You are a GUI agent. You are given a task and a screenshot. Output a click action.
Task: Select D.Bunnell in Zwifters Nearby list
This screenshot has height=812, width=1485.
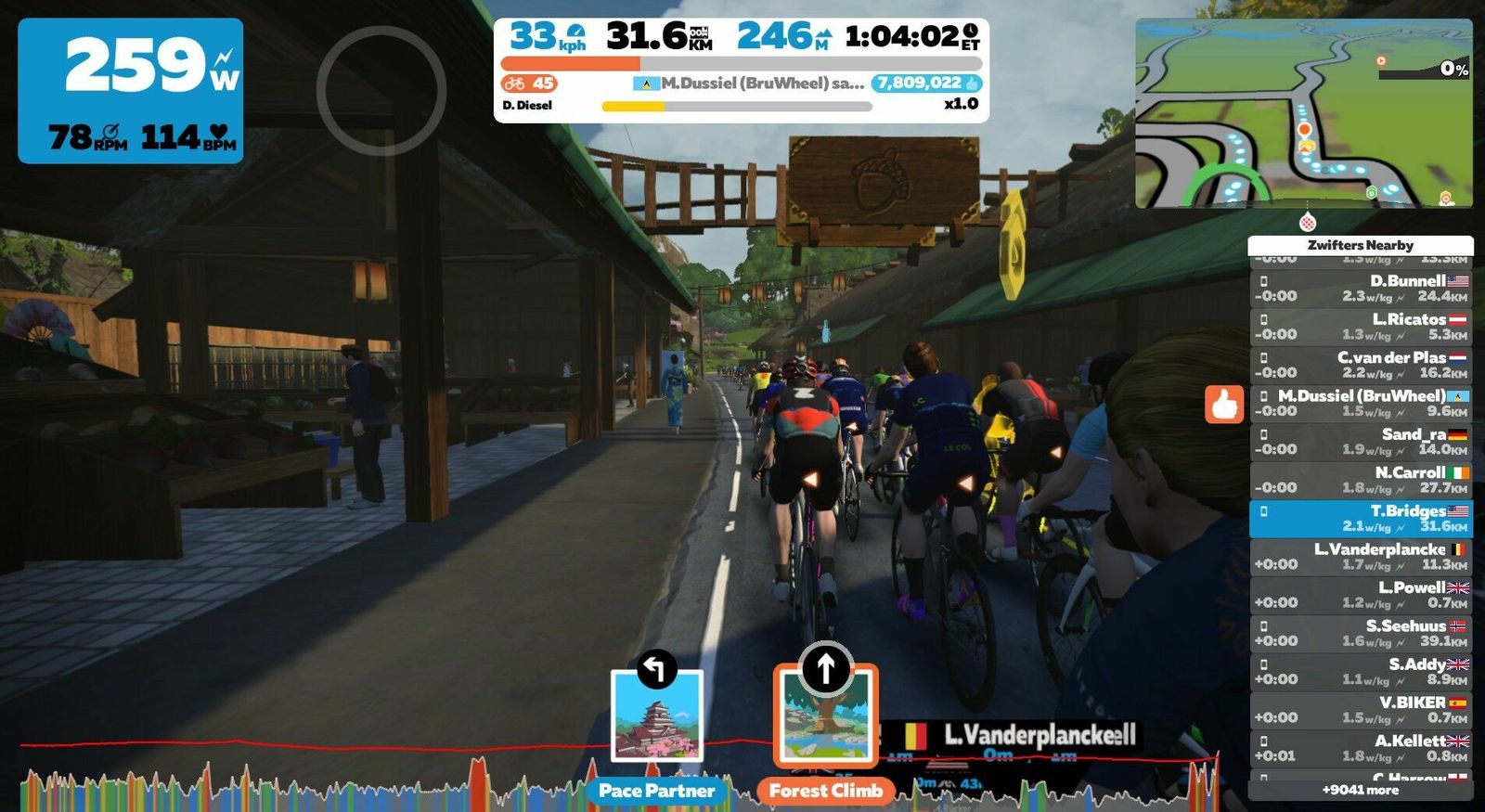(x=1361, y=289)
